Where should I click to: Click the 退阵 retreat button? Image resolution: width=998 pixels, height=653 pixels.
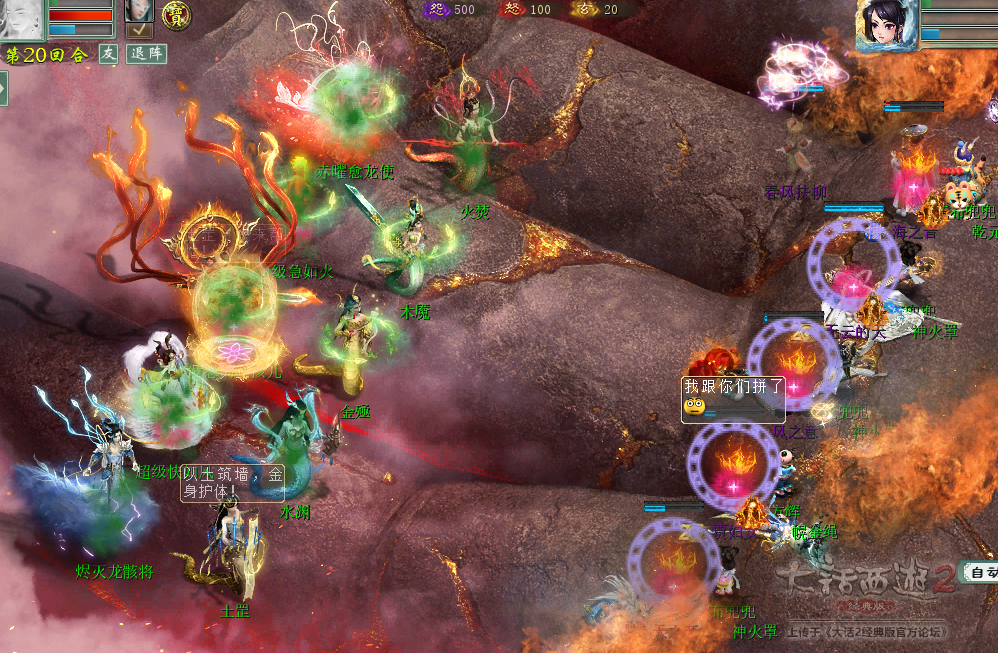pyautogui.click(x=146, y=54)
